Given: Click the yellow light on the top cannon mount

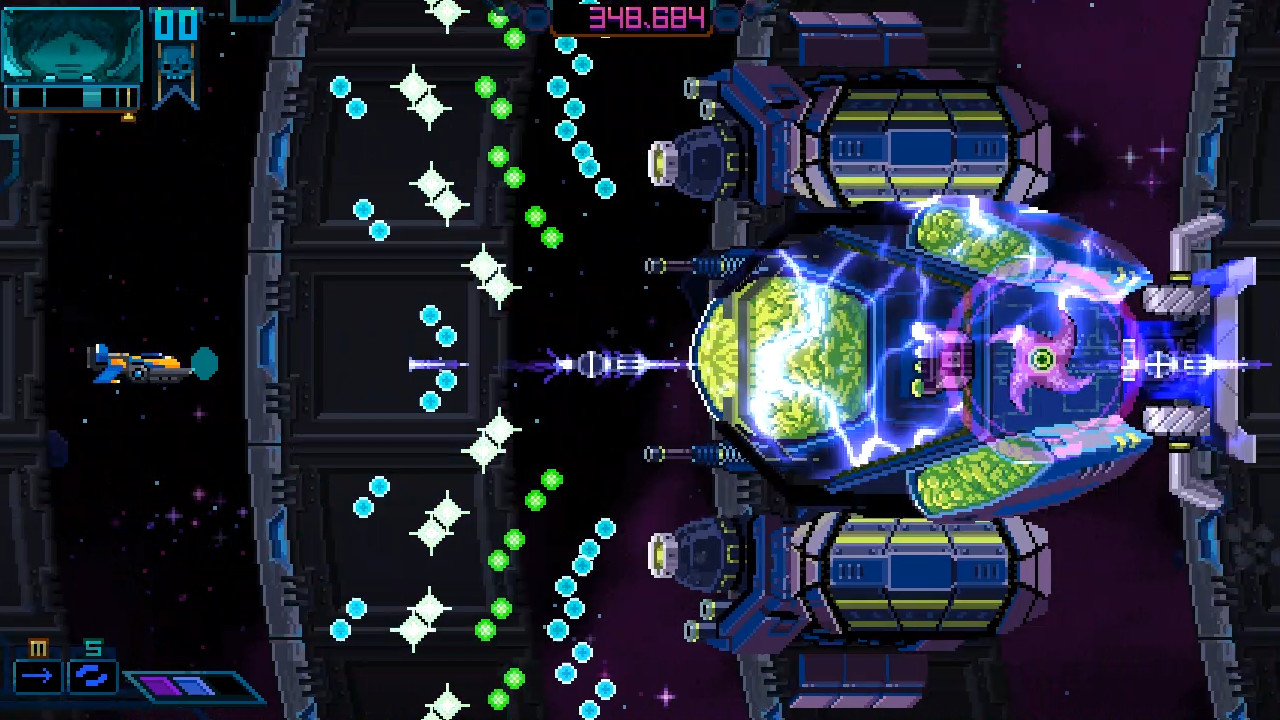Looking at the screenshot, I should (x=660, y=160).
